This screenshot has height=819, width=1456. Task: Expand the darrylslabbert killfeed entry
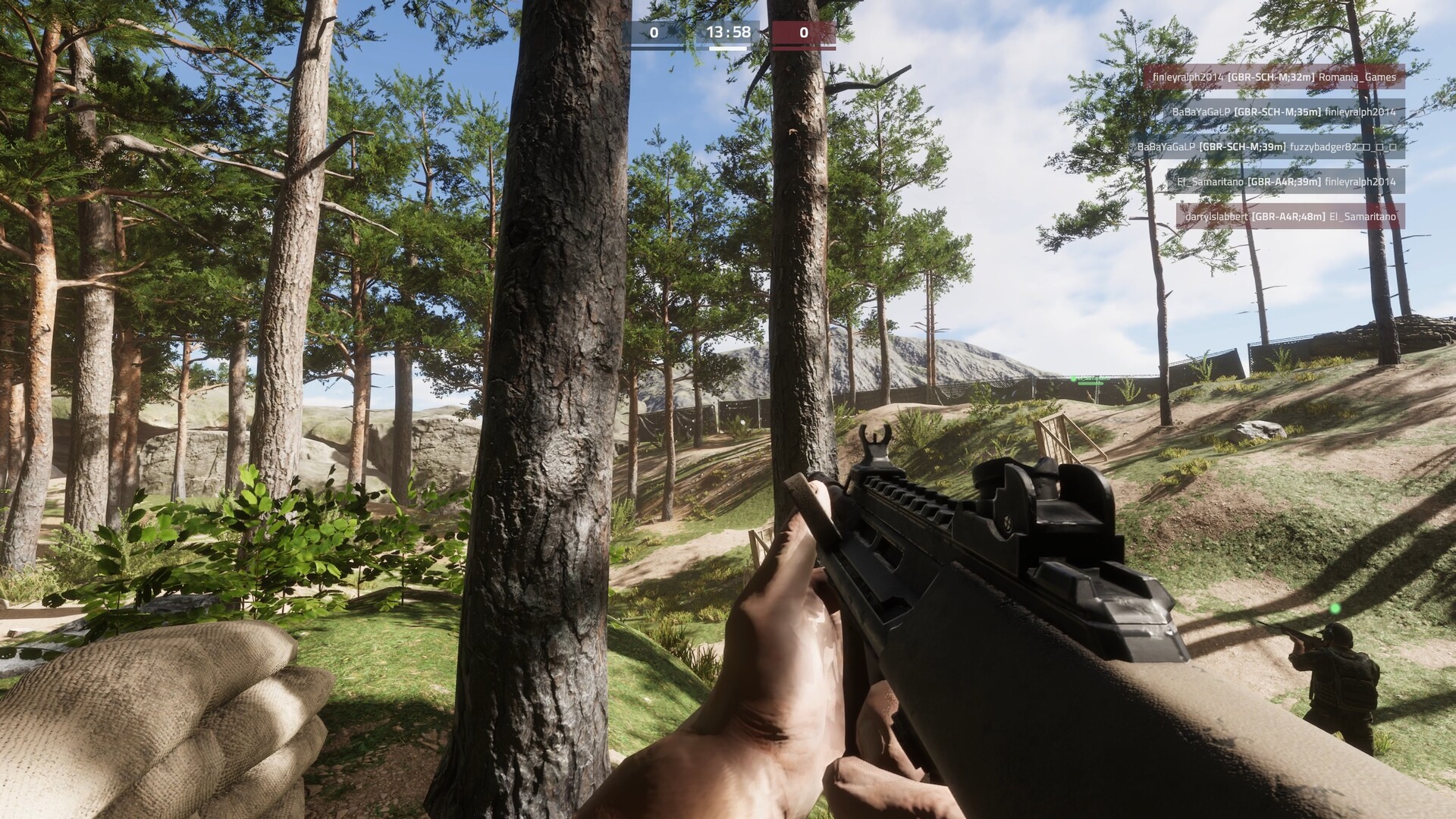click(x=1218, y=217)
